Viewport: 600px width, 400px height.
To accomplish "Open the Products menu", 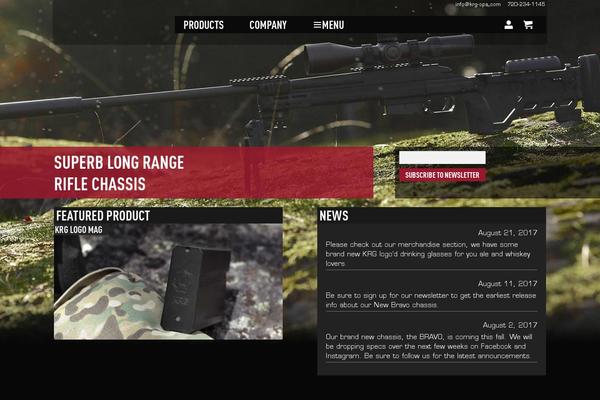I will point(203,25).
